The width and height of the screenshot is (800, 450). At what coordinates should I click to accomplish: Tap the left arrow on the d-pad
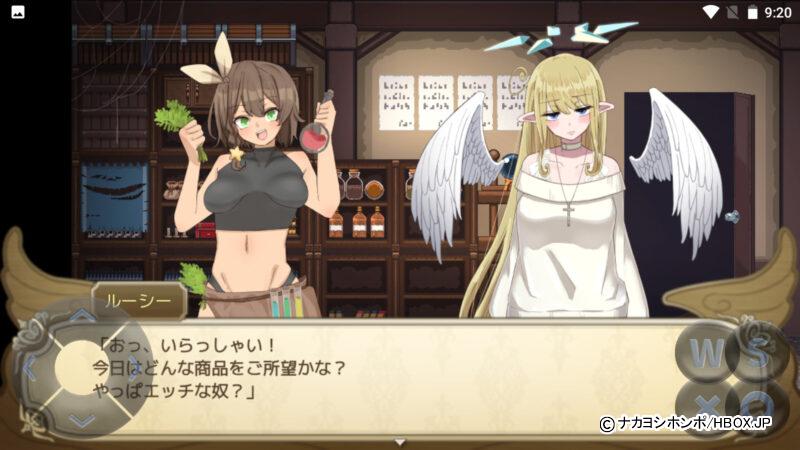pyautogui.click(x=30, y=368)
